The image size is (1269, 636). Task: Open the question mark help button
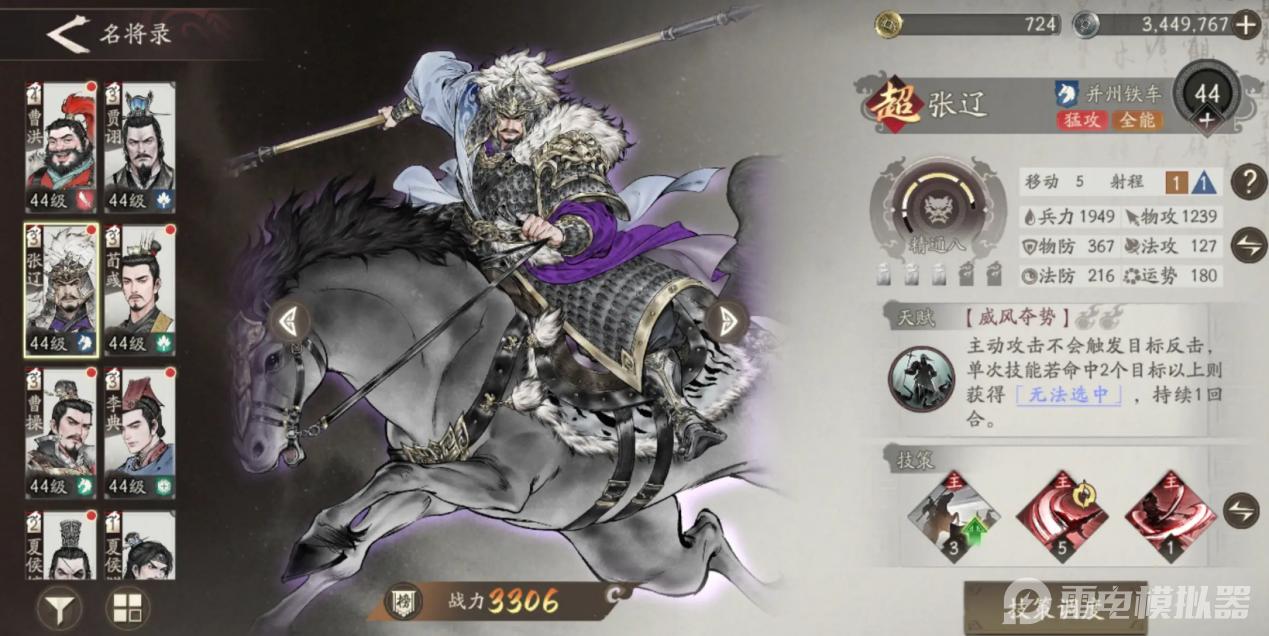[x=1248, y=182]
